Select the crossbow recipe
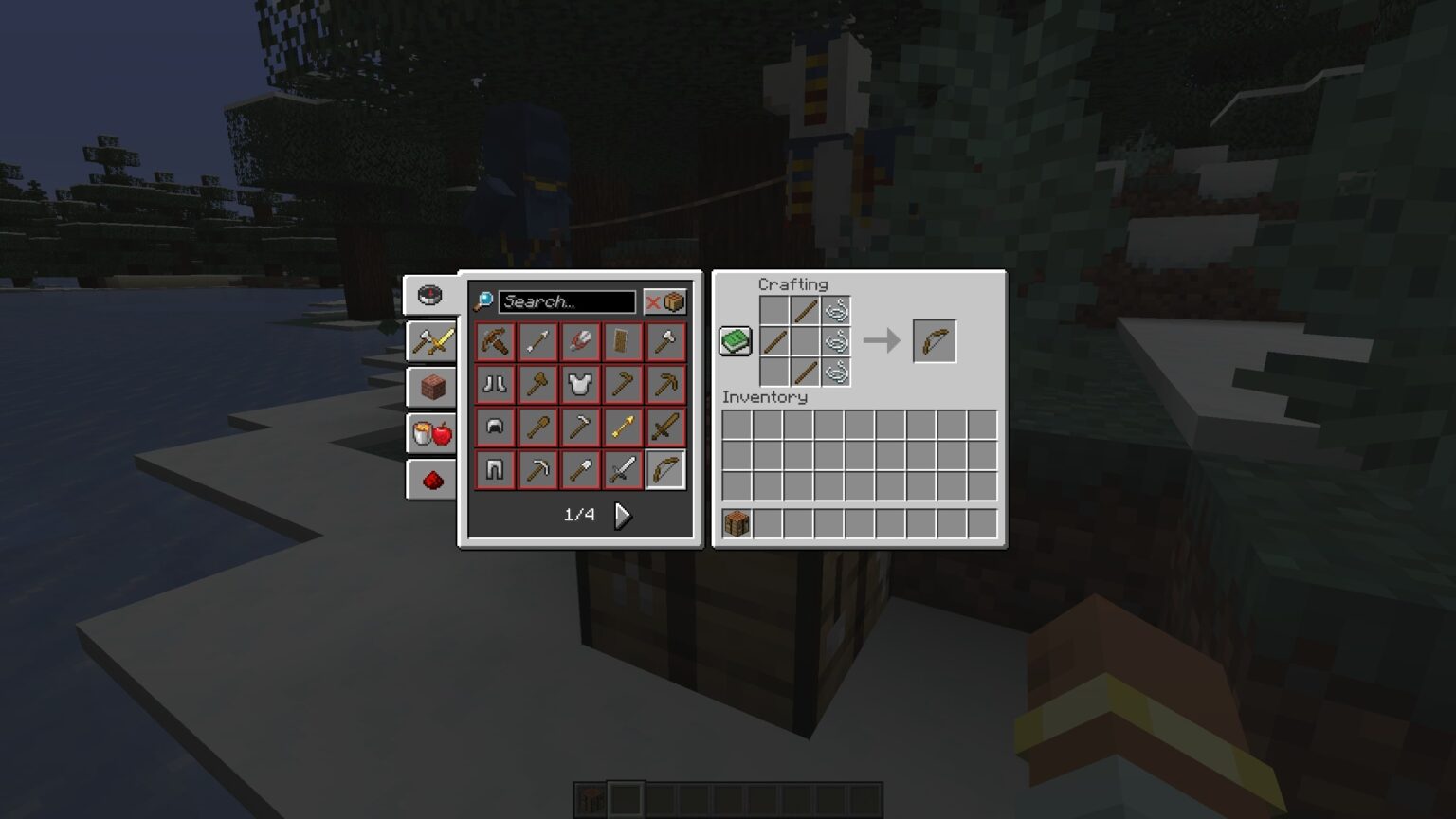This screenshot has width=1456, height=819. [x=494, y=341]
